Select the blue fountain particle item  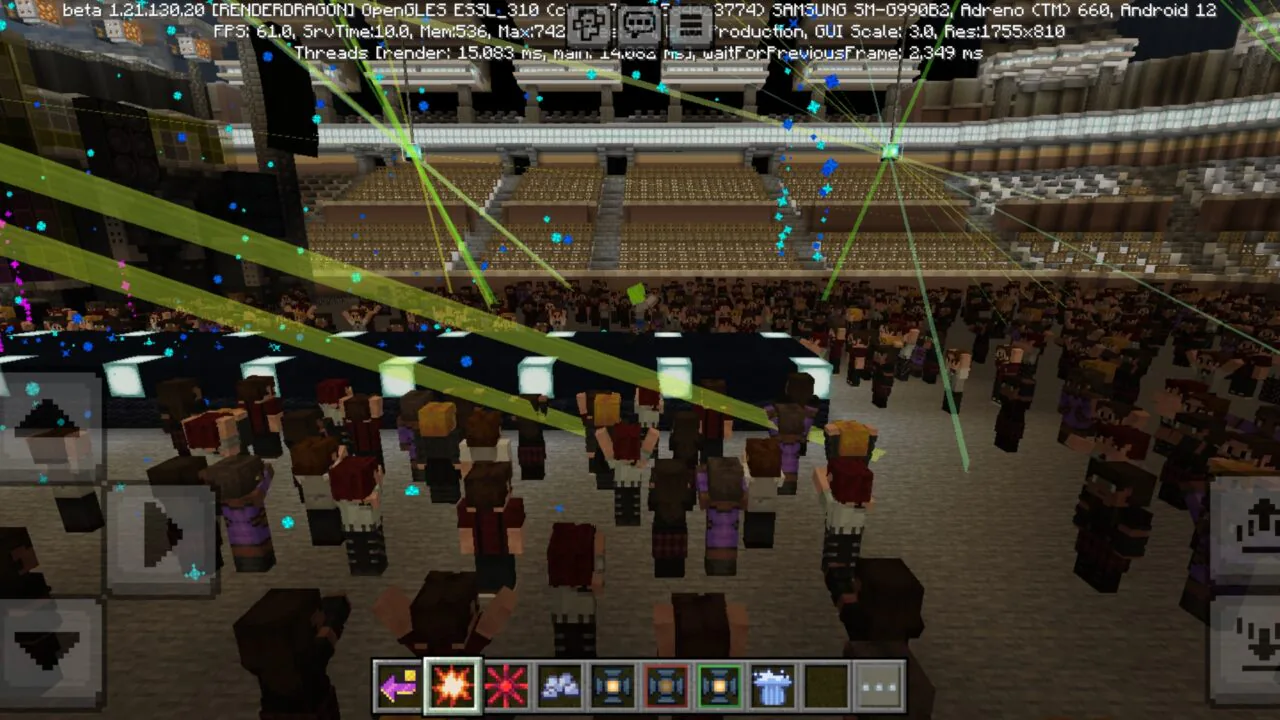(x=773, y=685)
